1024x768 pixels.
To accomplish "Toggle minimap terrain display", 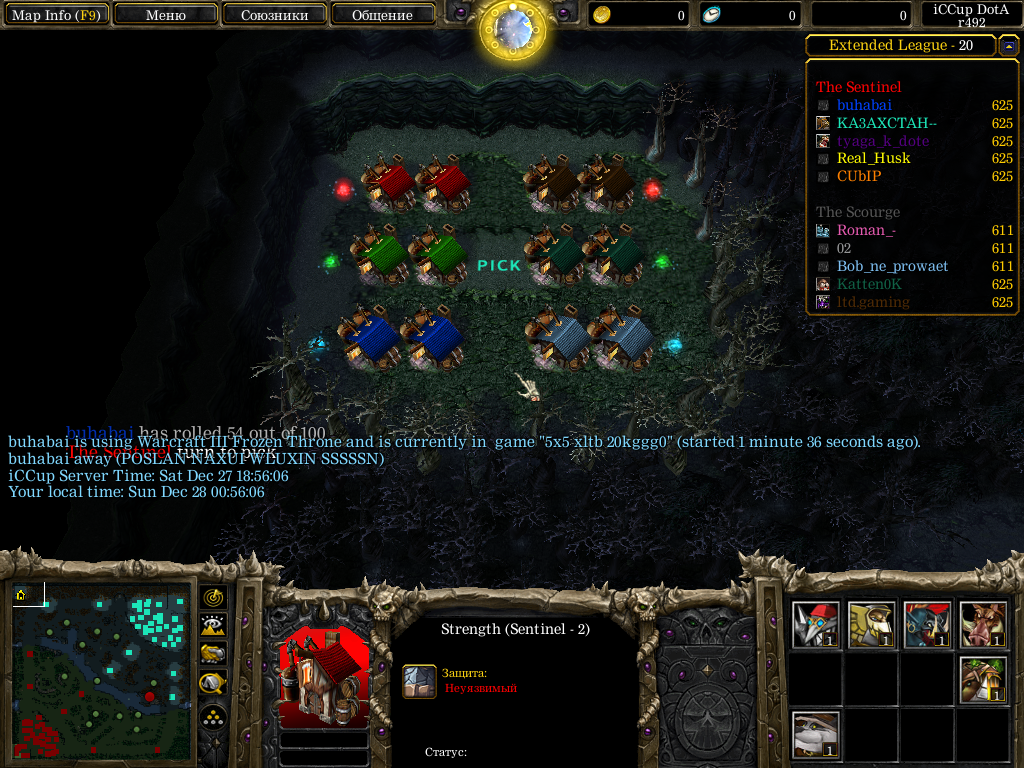I will coord(214,626).
